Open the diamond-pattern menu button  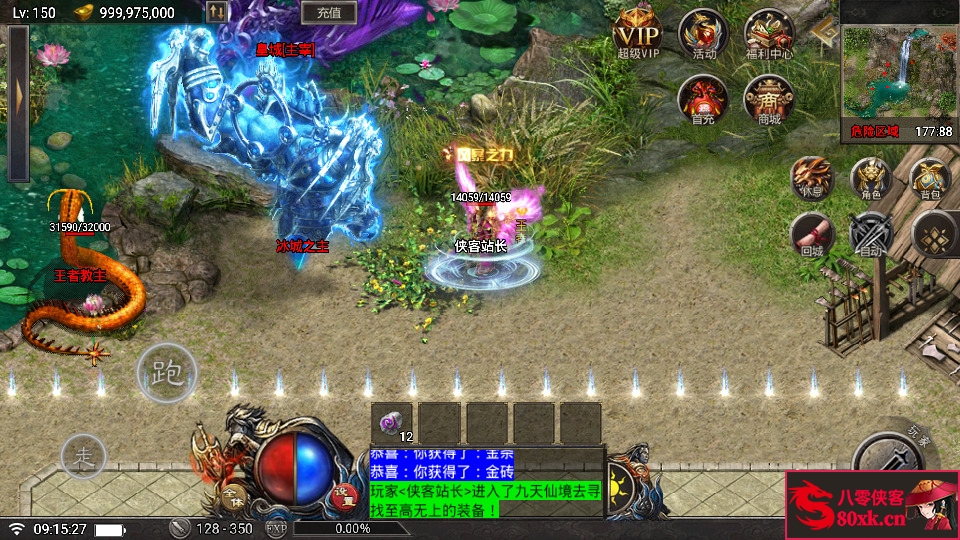pyautogui.click(x=934, y=236)
